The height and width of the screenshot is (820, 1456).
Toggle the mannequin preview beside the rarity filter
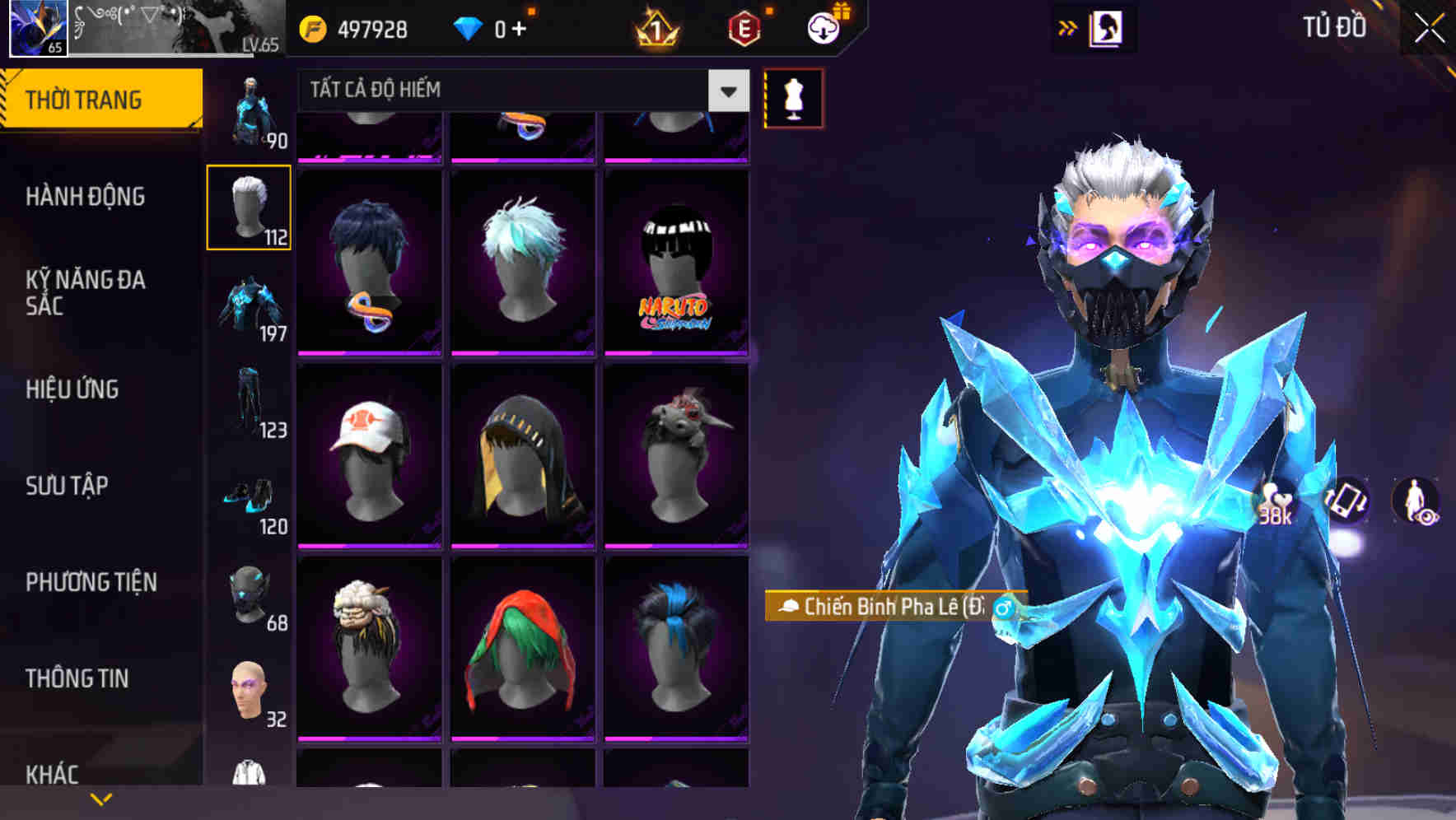793,98
